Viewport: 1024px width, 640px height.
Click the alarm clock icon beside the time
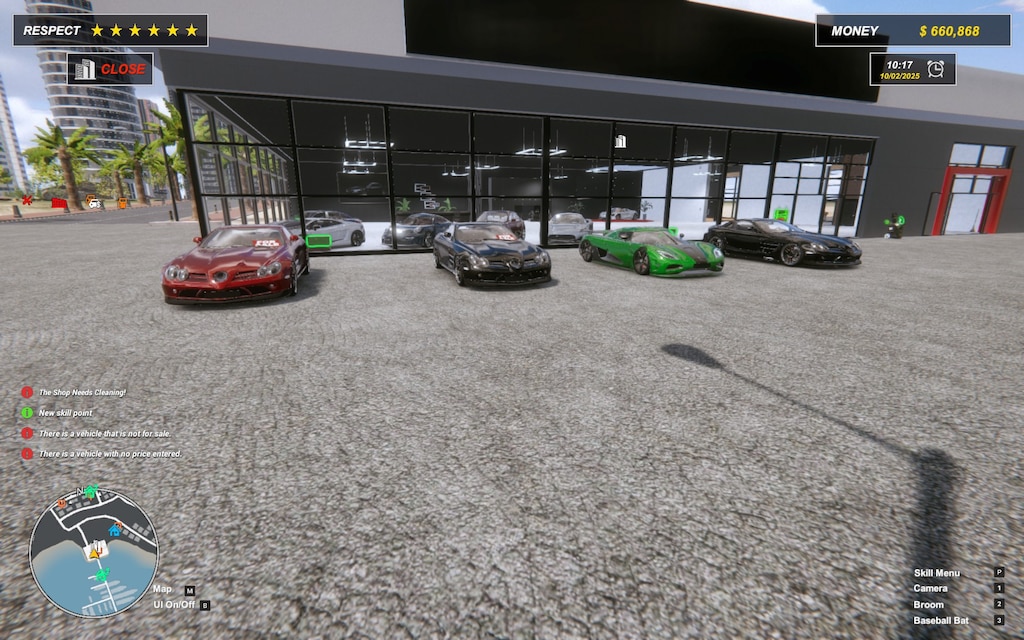pos(935,69)
